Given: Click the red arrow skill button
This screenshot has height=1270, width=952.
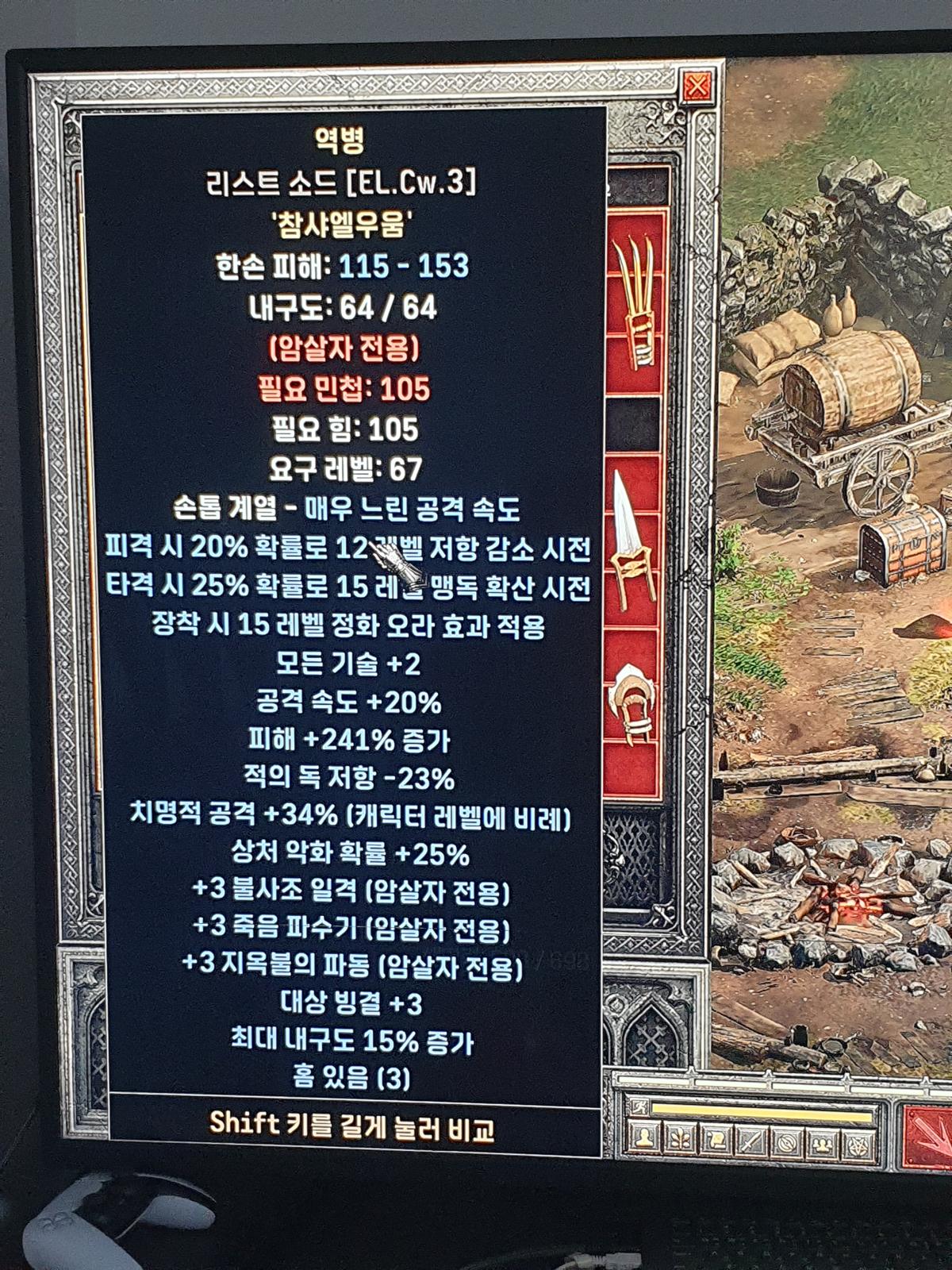Looking at the screenshot, I should click(x=930, y=1137).
